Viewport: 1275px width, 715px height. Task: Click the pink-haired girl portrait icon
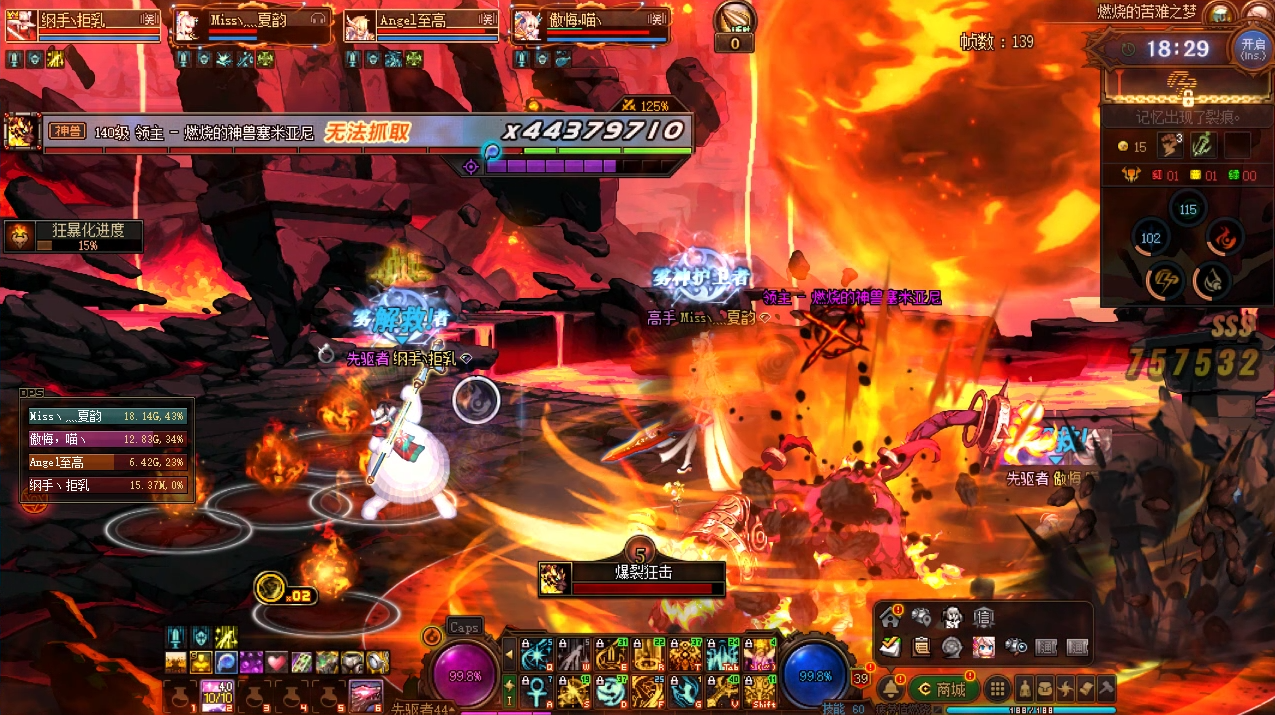click(x=984, y=646)
